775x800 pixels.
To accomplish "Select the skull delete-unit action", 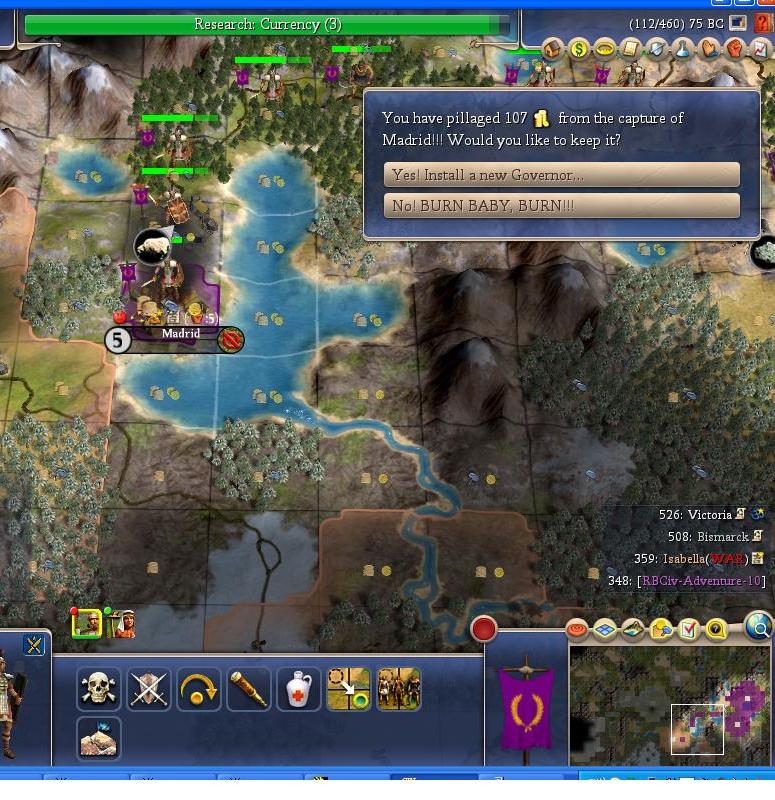I will pyautogui.click(x=98, y=689).
